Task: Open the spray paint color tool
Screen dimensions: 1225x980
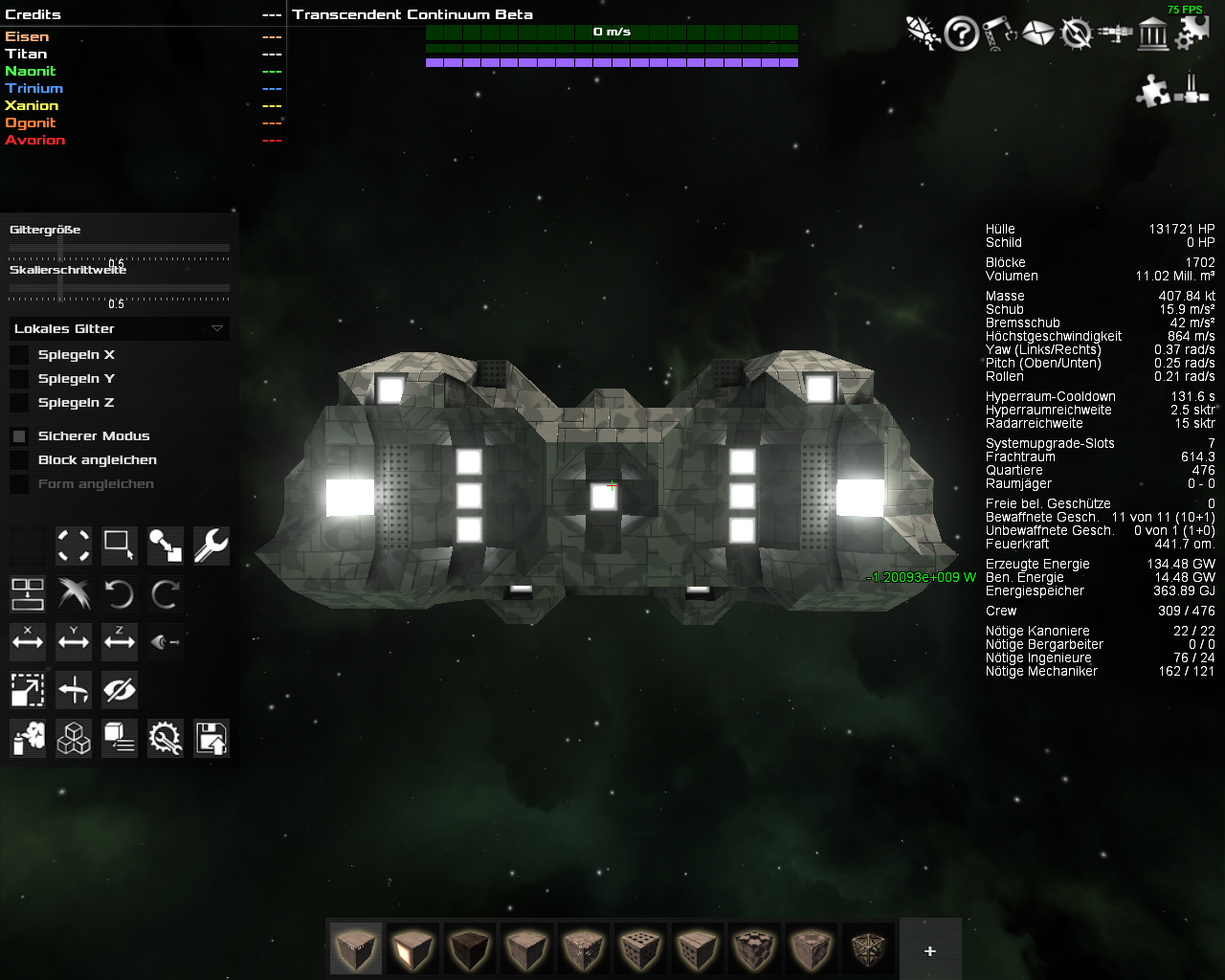Action: coord(28,738)
